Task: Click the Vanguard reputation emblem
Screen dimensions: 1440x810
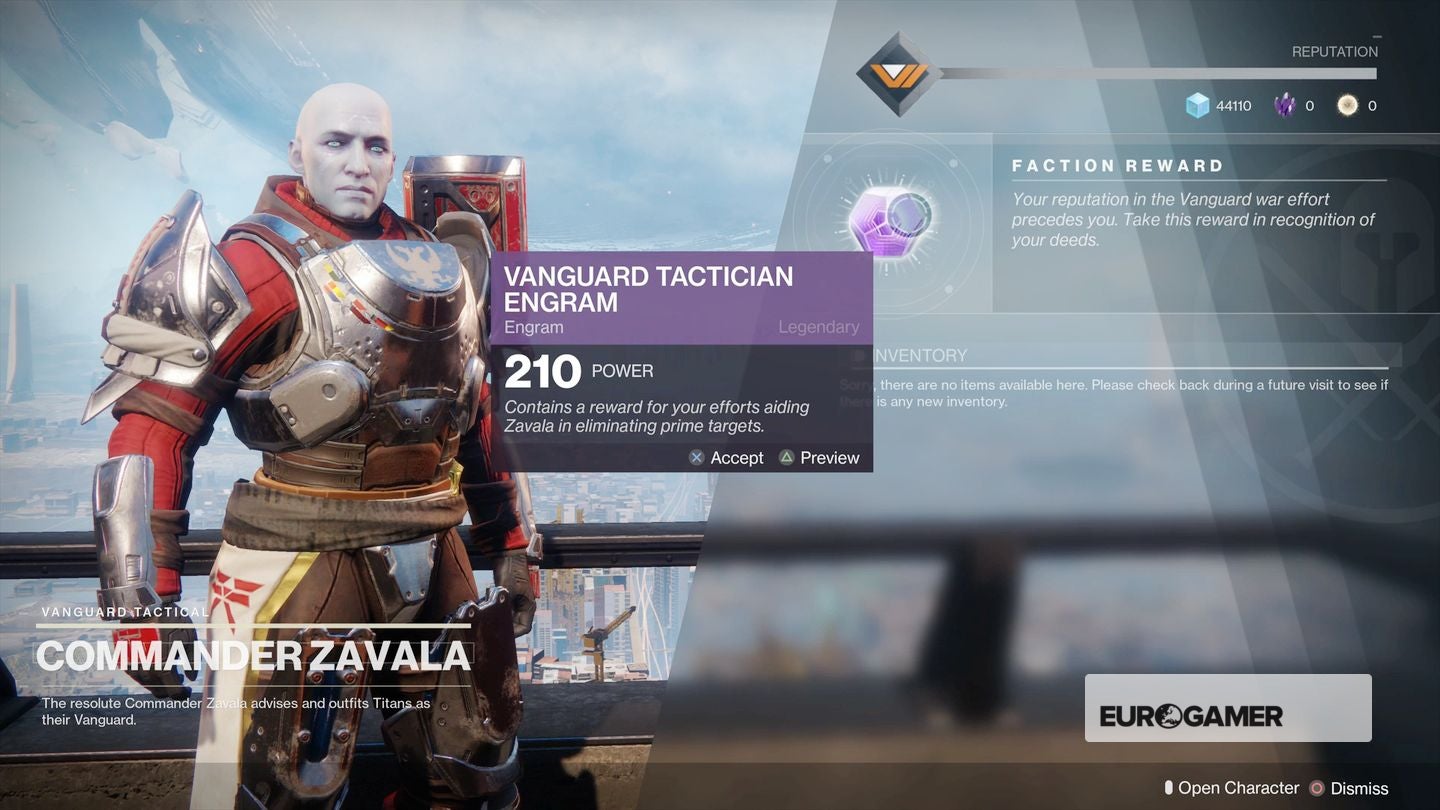Action: 898,74
